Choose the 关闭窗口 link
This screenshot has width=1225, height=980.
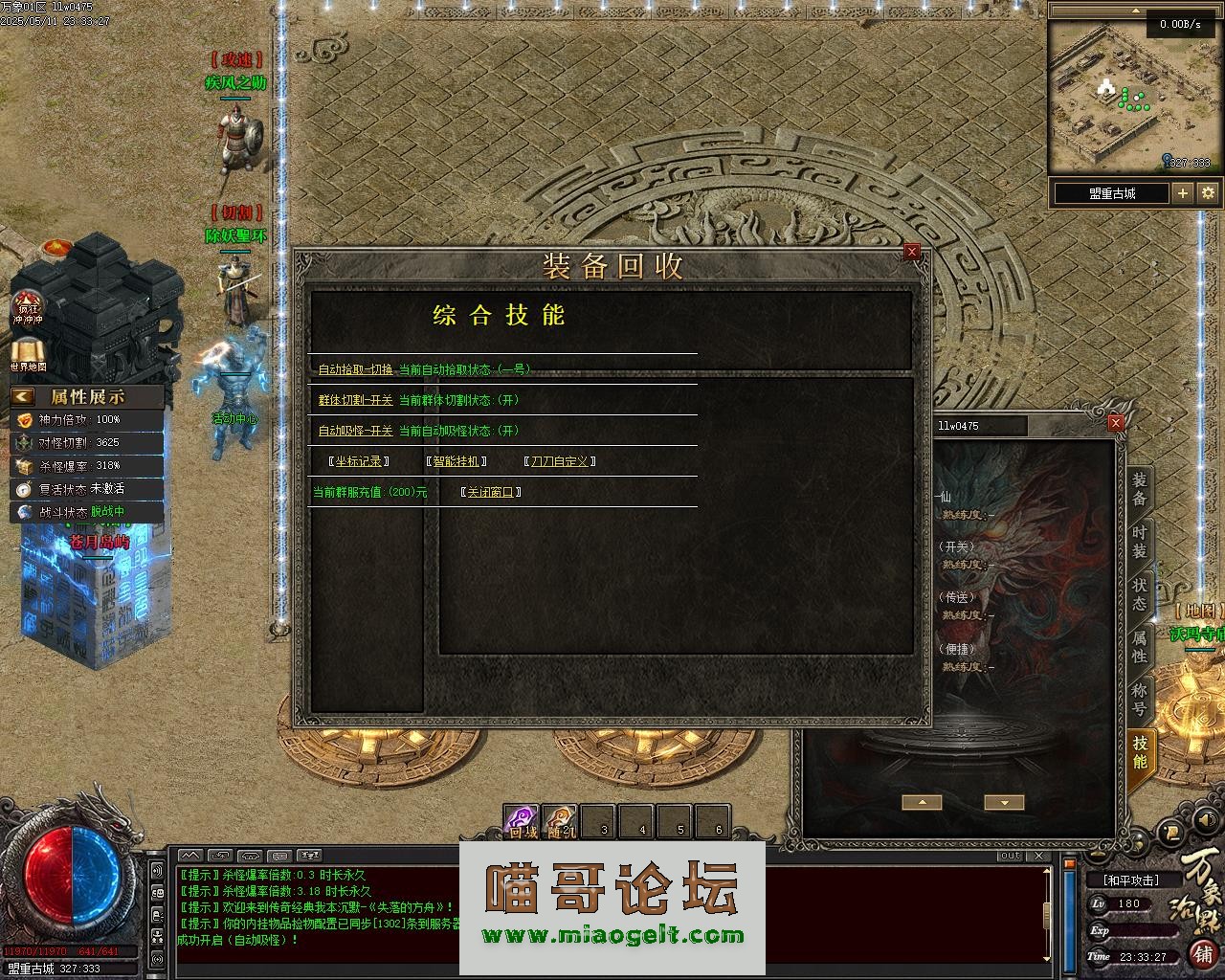(491, 492)
